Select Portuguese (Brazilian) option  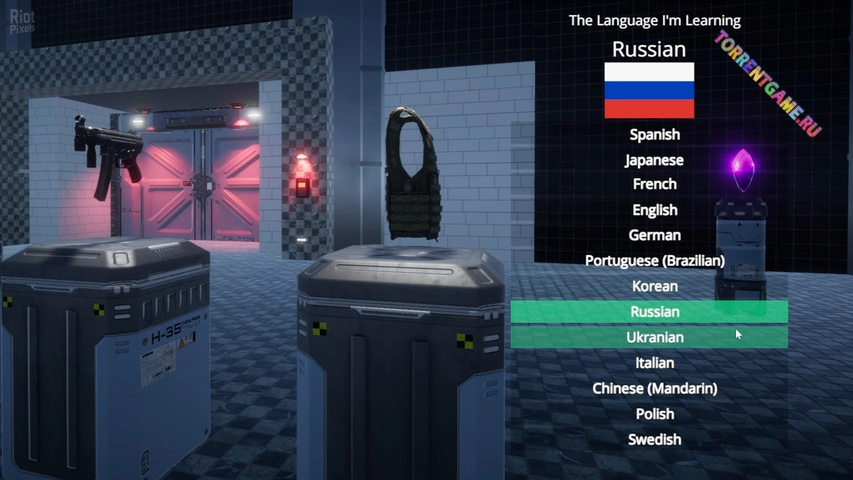pos(654,260)
